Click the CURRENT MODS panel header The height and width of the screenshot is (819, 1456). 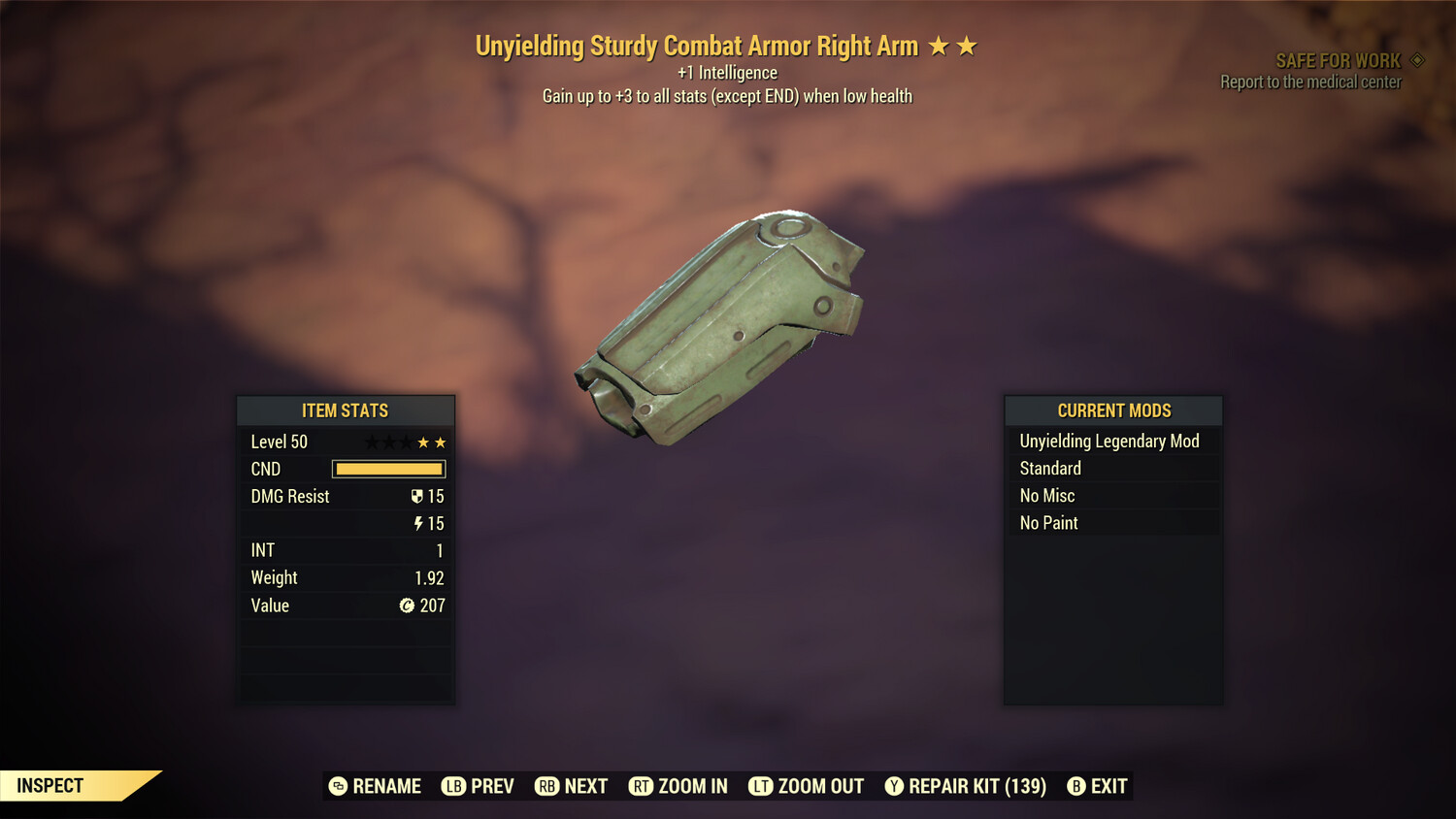click(1112, 410)
